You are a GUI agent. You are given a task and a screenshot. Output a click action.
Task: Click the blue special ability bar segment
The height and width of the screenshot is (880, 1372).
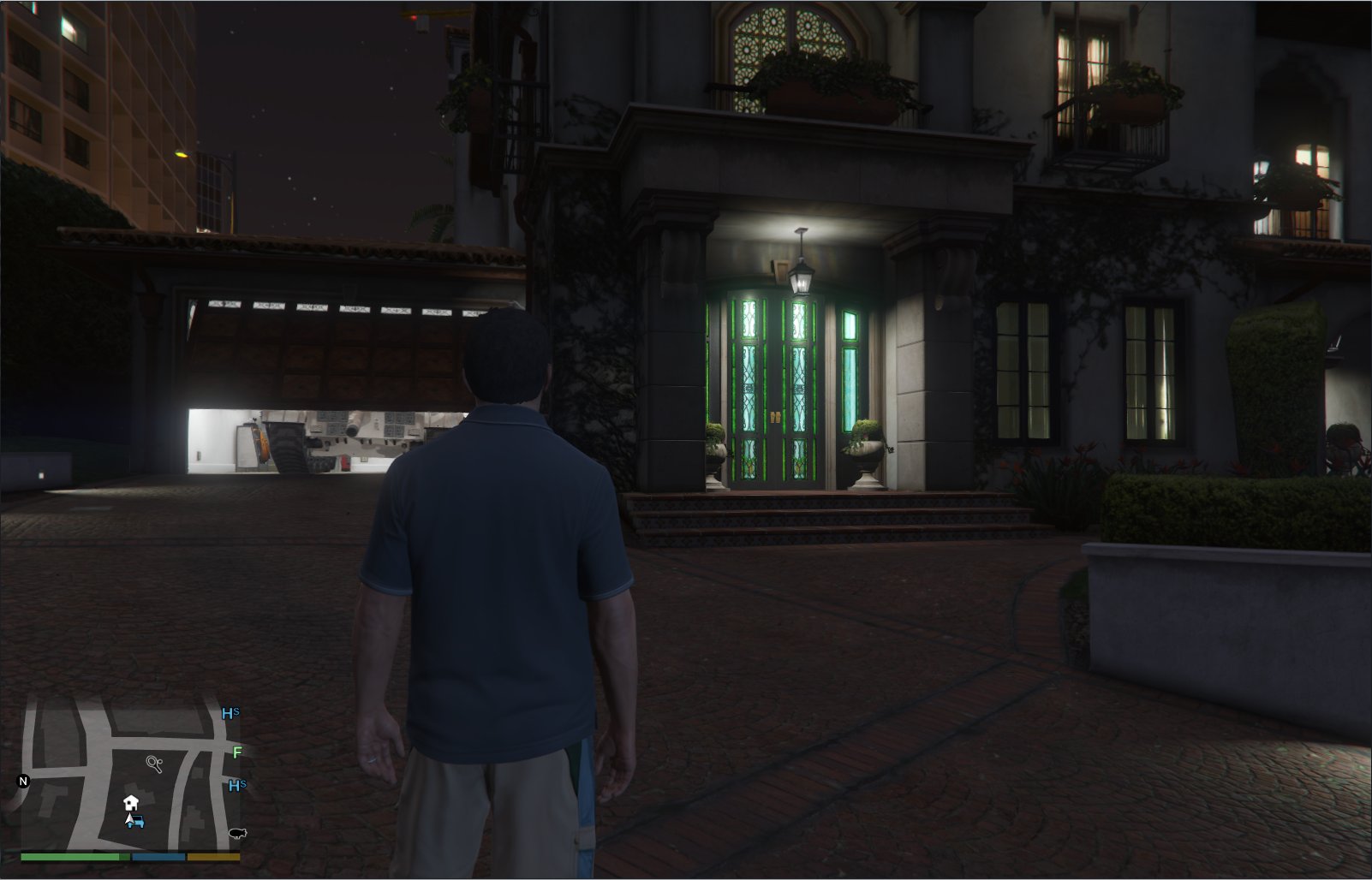pos(158,857)
